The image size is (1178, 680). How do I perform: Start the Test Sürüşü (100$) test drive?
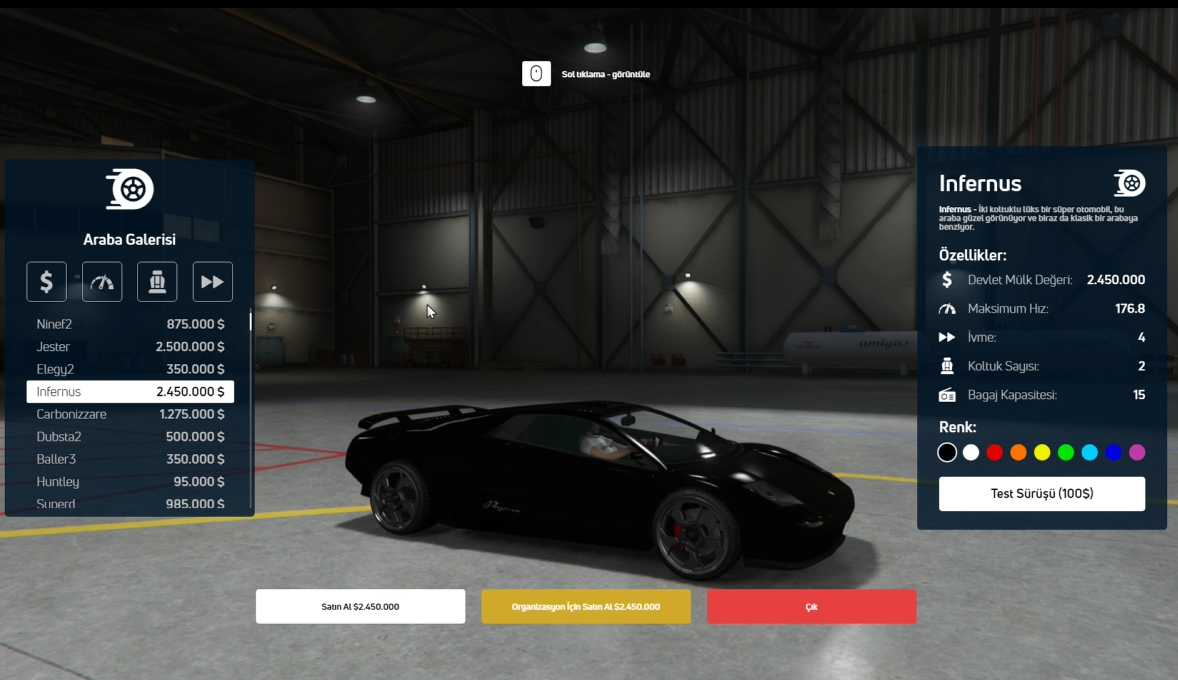[x=1041, y=494]
